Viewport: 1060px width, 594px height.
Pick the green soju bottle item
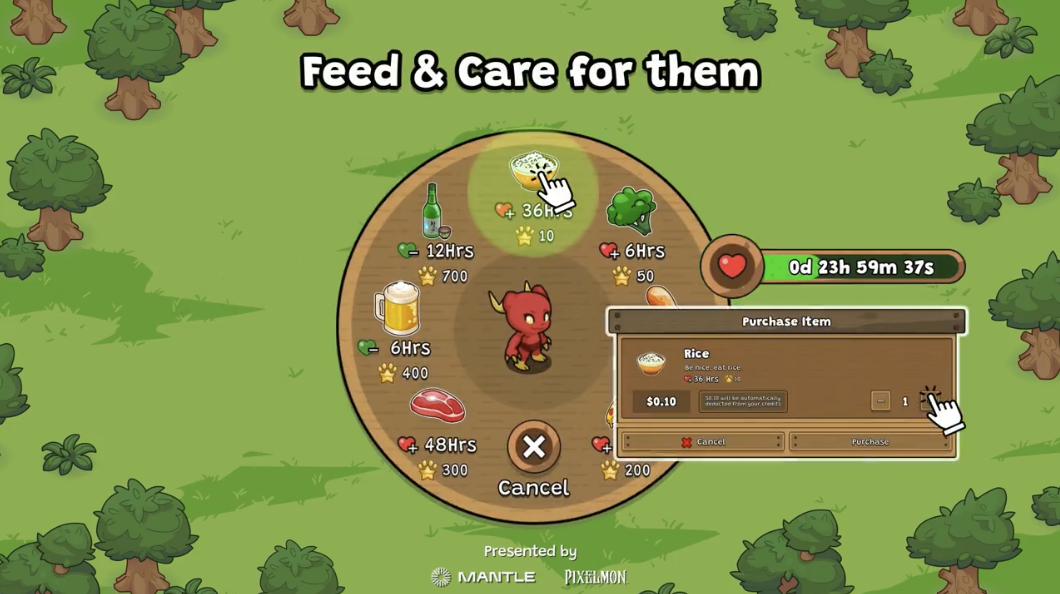click(x=432, y=210)
